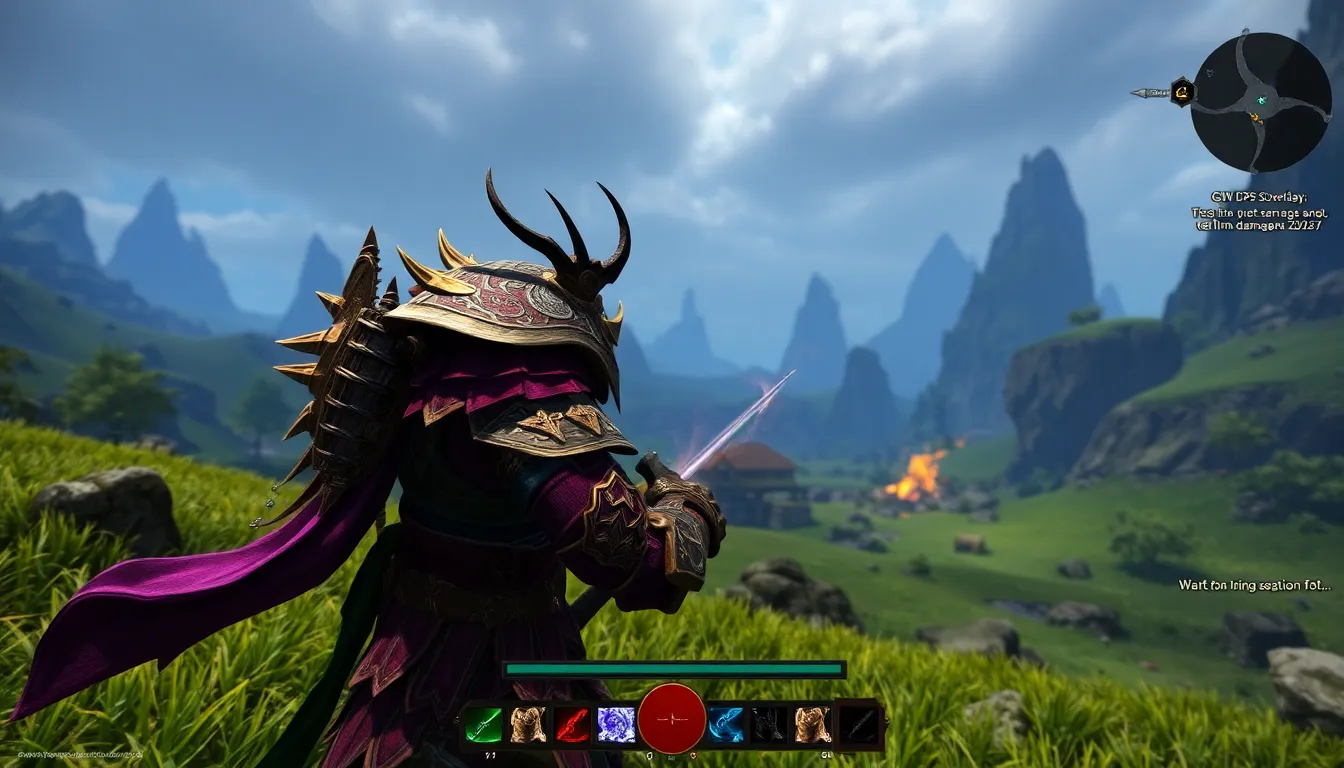This screenshot has width=1344, height=768.
Task: Open the objective text under the minimap
Action: tap(1258, 212)
